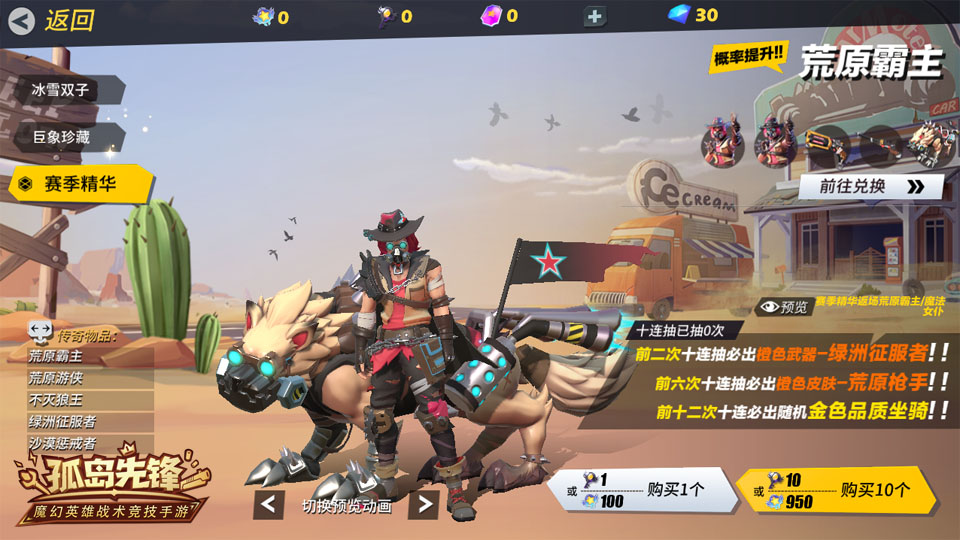This screenshot has height=540, width=960.
Task: Choose 沙漠惩戒者 in the legendary list
Action: click(62, 443)
